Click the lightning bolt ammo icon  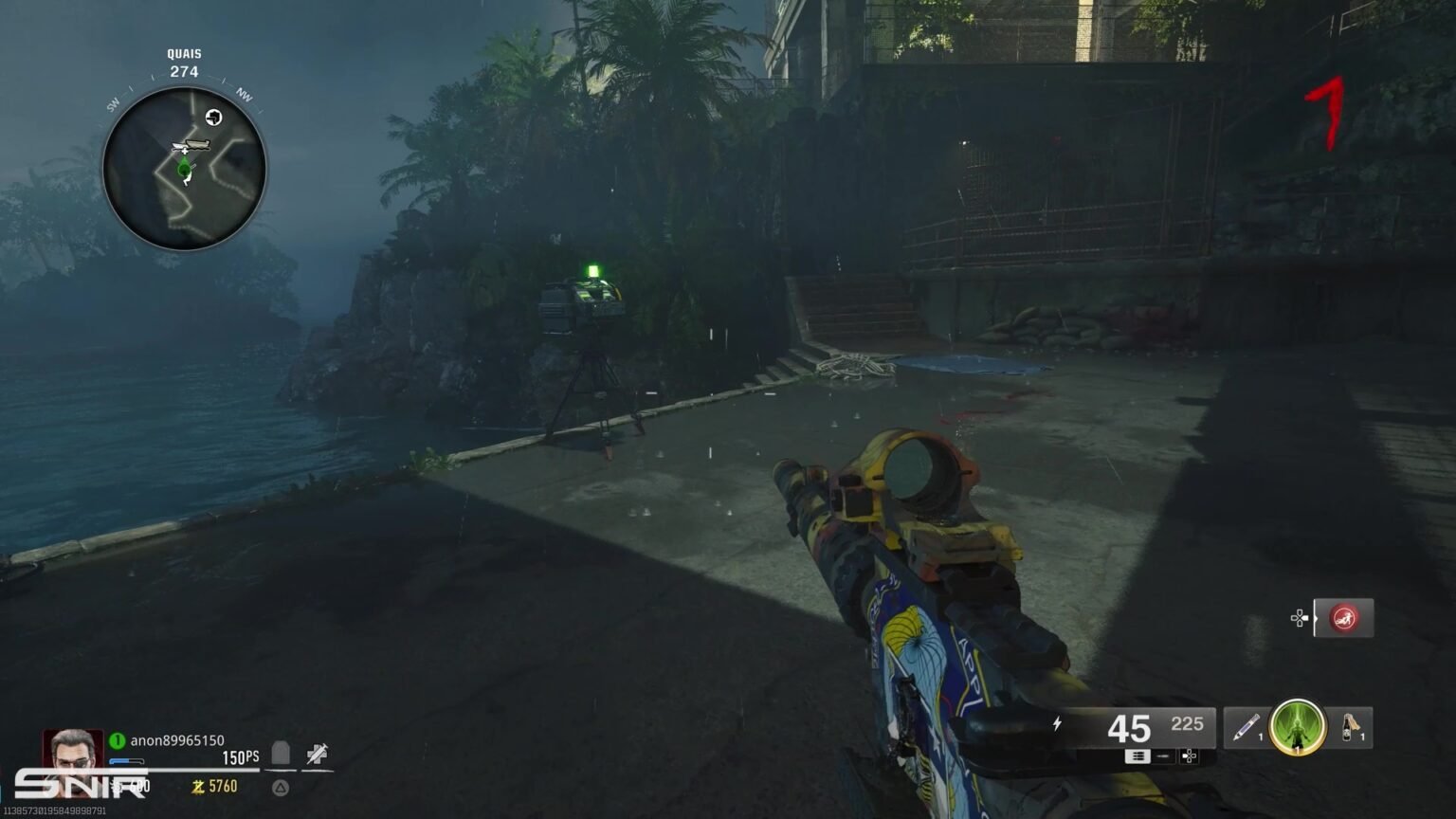coord(1056,723)
